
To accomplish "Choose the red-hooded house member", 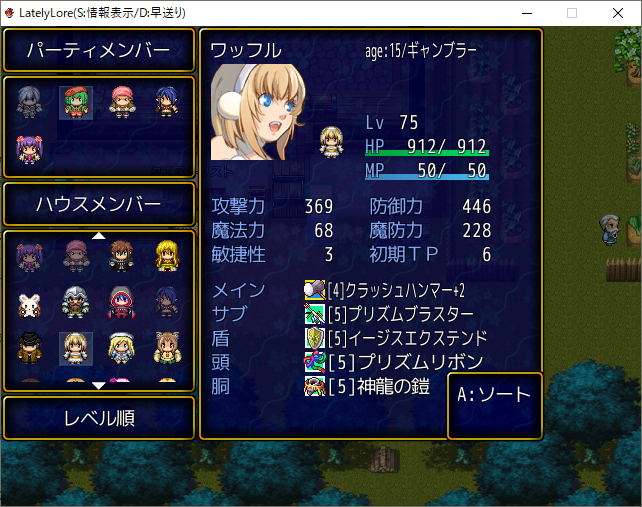I will point(122,302).
